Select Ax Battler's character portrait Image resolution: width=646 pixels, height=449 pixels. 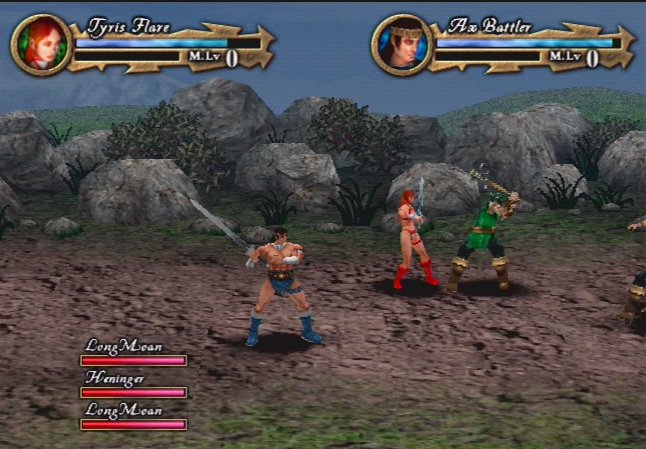point(401,45)
